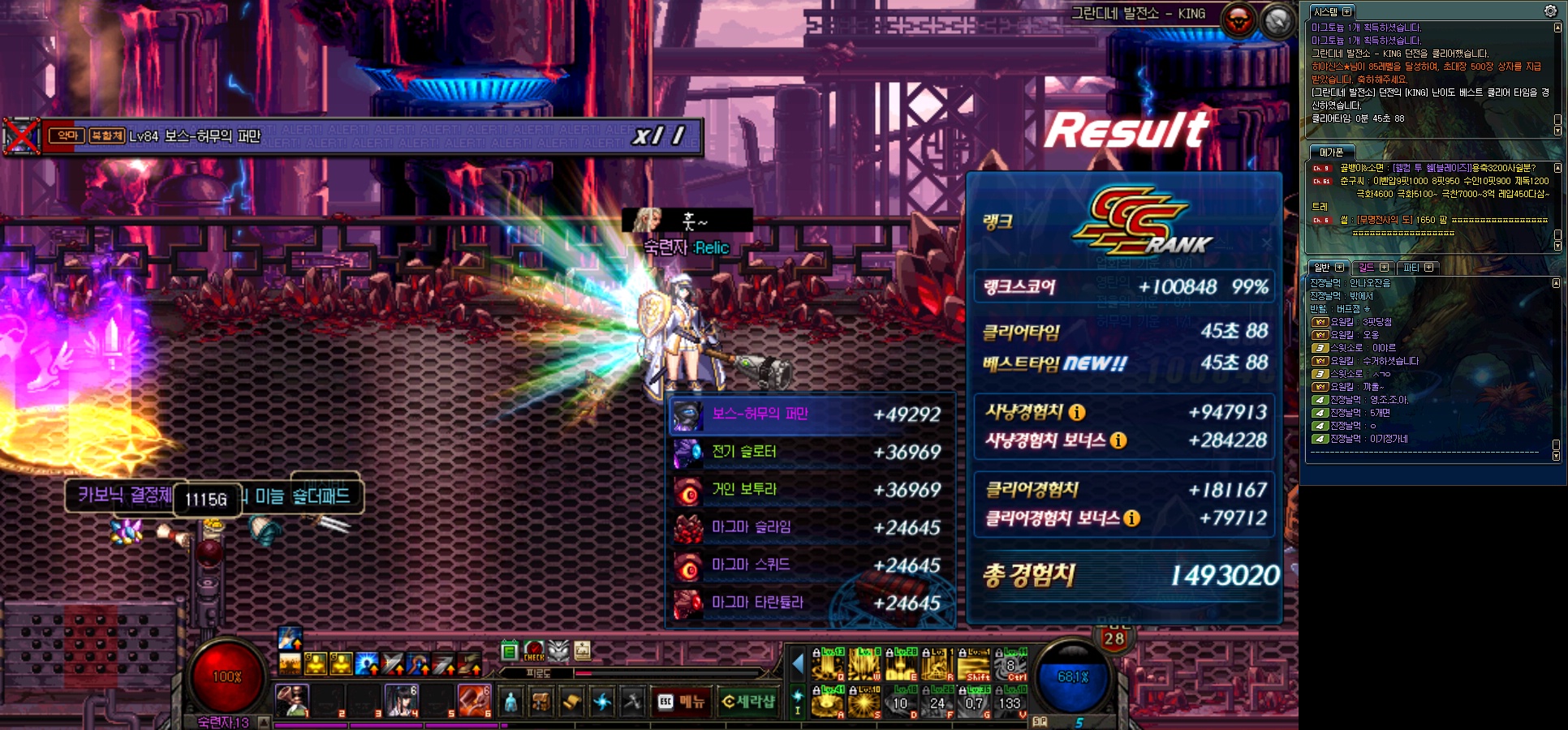Use the consumable in quick slot 1
This screenshot has height=730, width=1568.
[x=292, y=700]
